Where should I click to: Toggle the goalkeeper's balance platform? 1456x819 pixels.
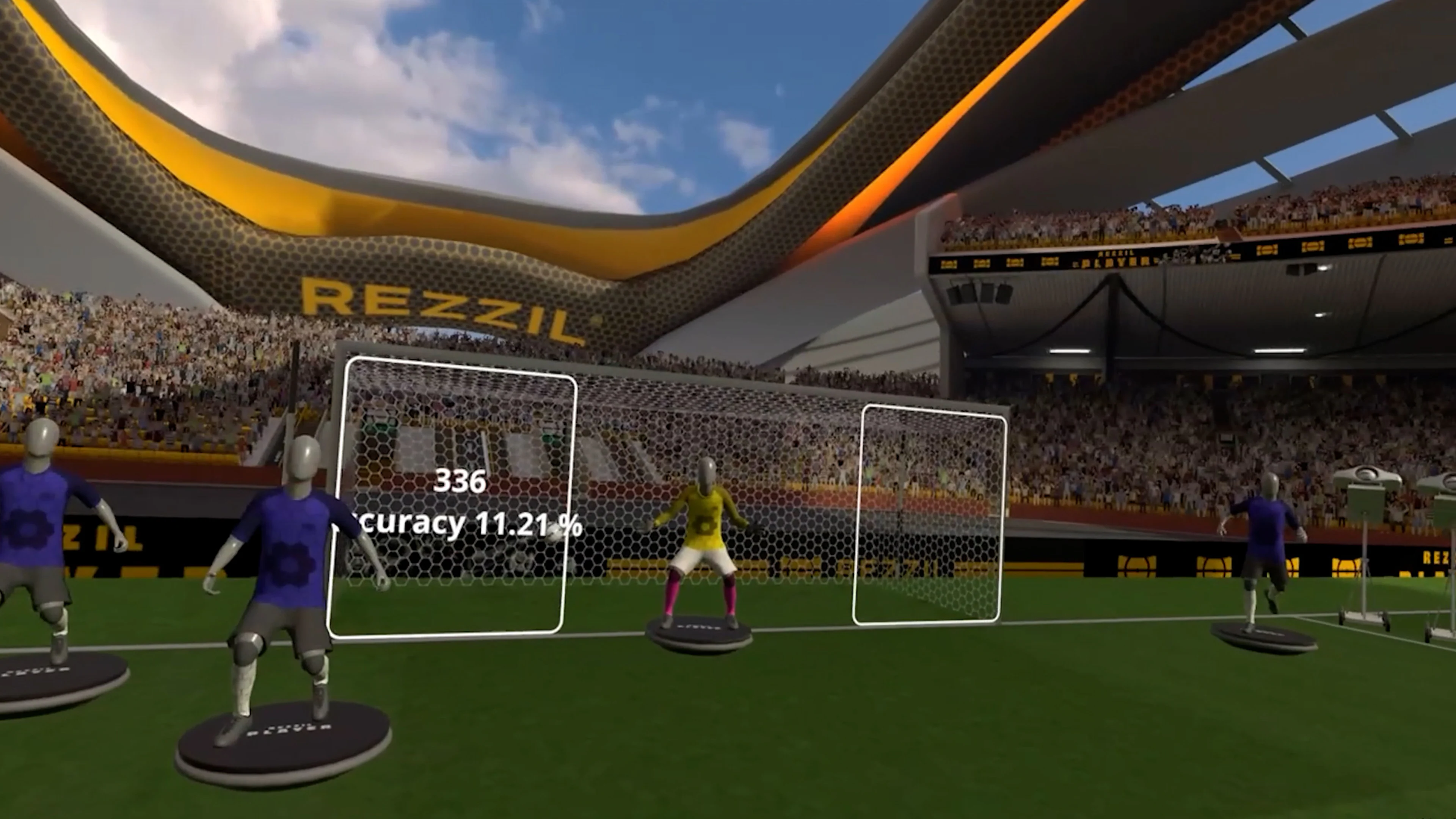698,636
